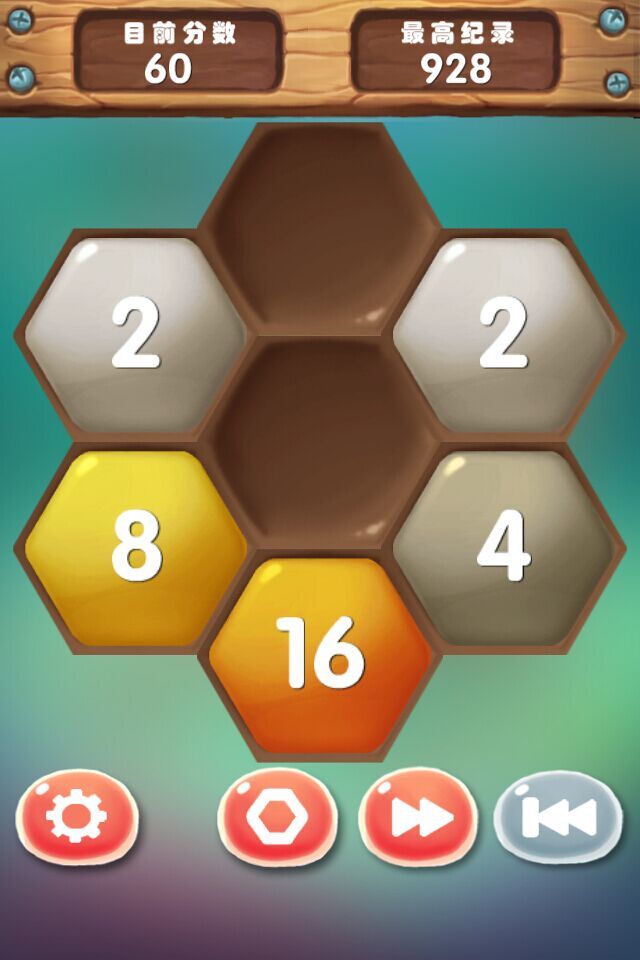
Task: Select the orange 16 tile
Action: [320, 654]
